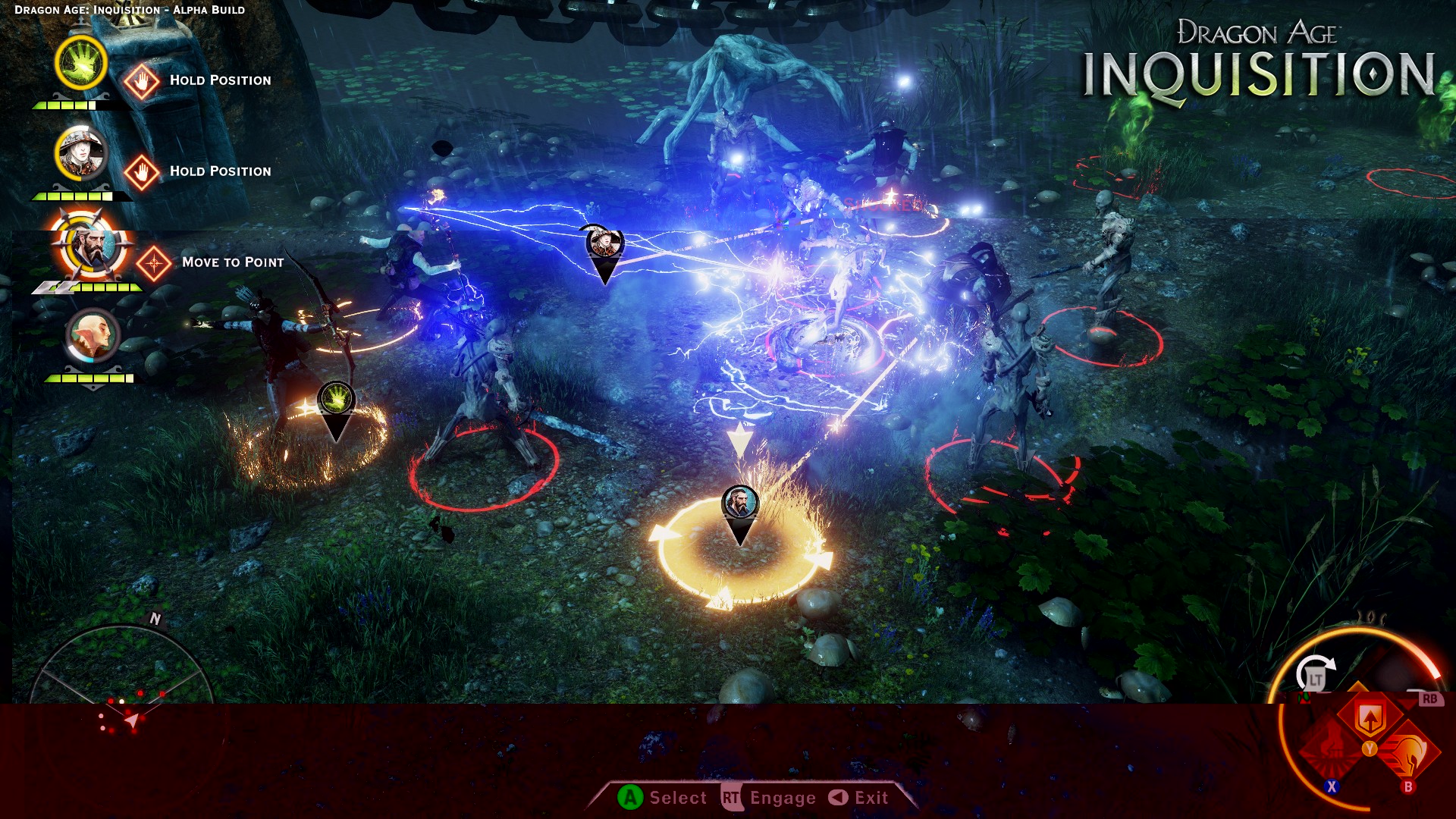Click the Move to Point command icon

click(x=154, y=263)
